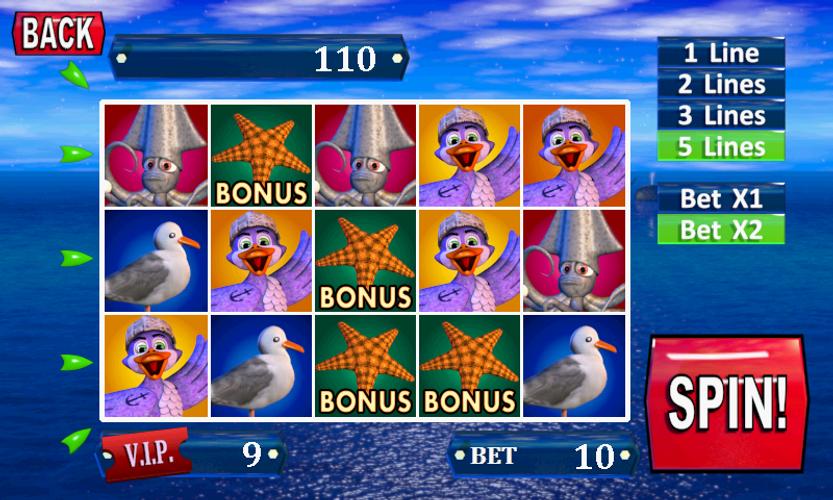Switch to 3 Lines
Screen dimensions: 833x500
pyautogui.click(x=720, y=115)
